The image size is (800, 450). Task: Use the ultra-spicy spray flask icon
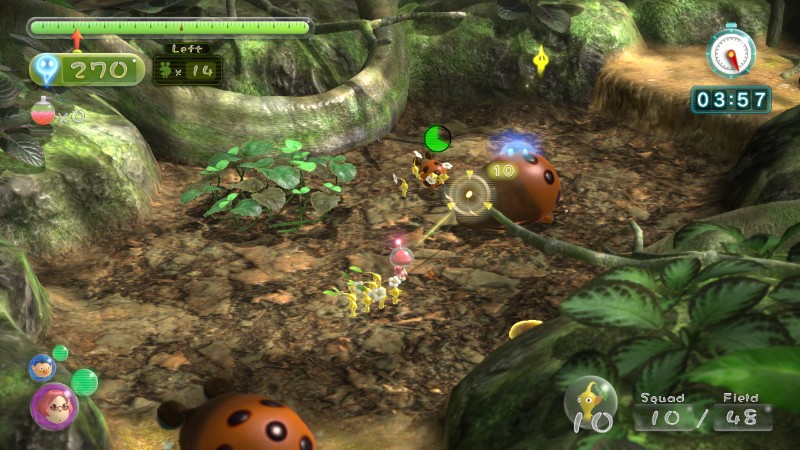click(x=42, y=112)
